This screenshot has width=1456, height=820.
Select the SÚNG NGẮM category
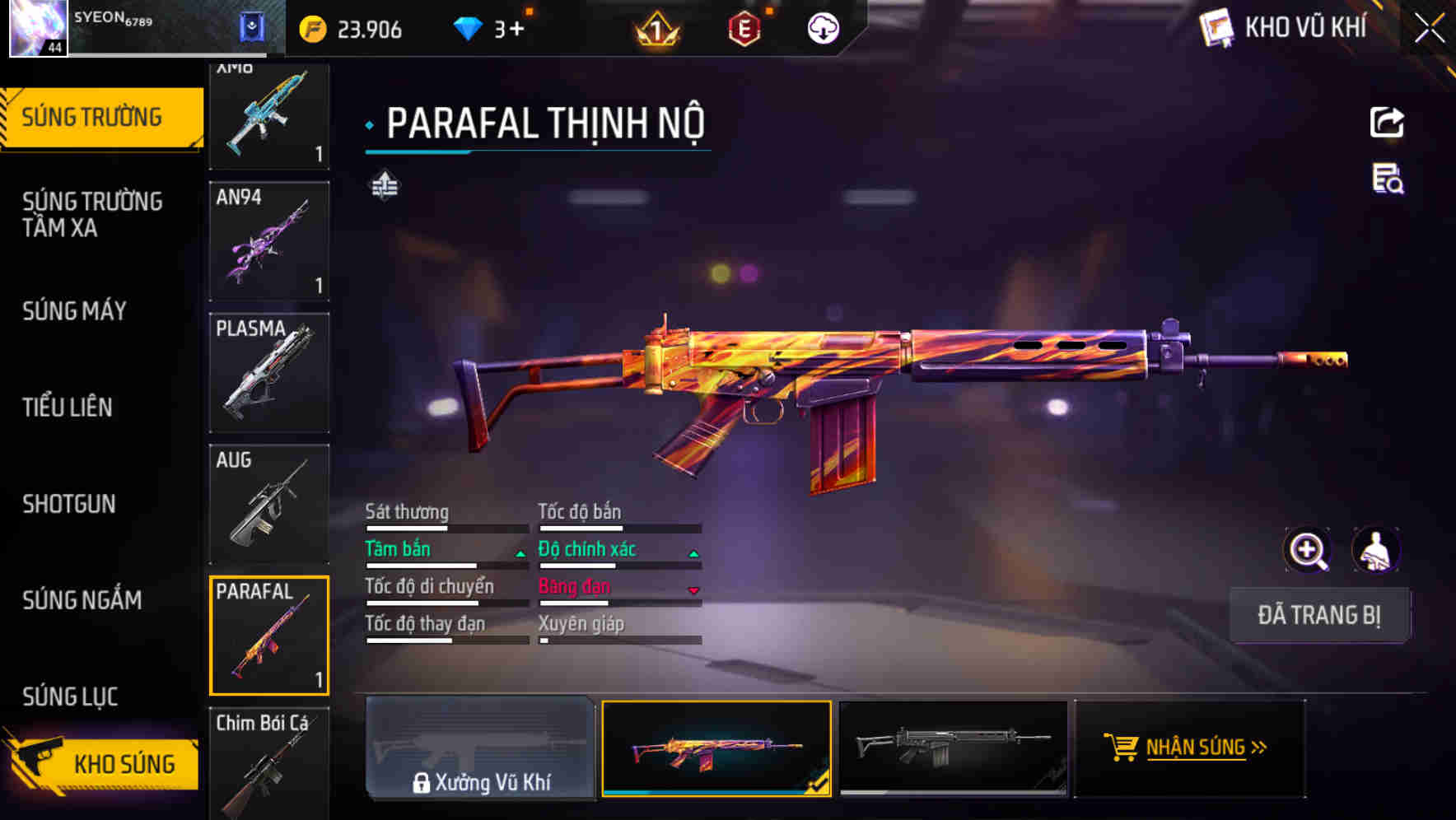click(x=81, y=600)
